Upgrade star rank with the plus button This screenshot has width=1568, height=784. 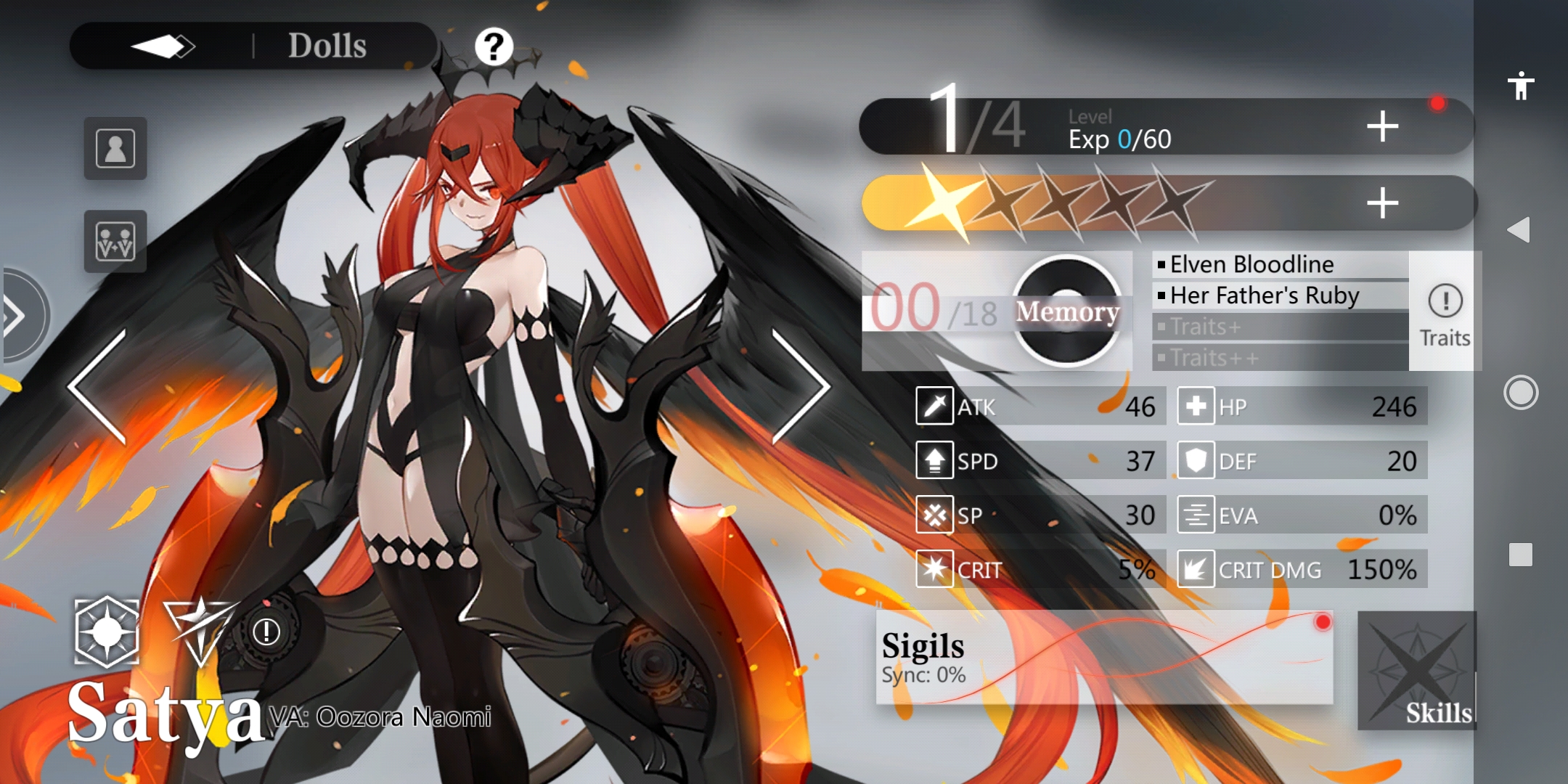coord(1382,203)
